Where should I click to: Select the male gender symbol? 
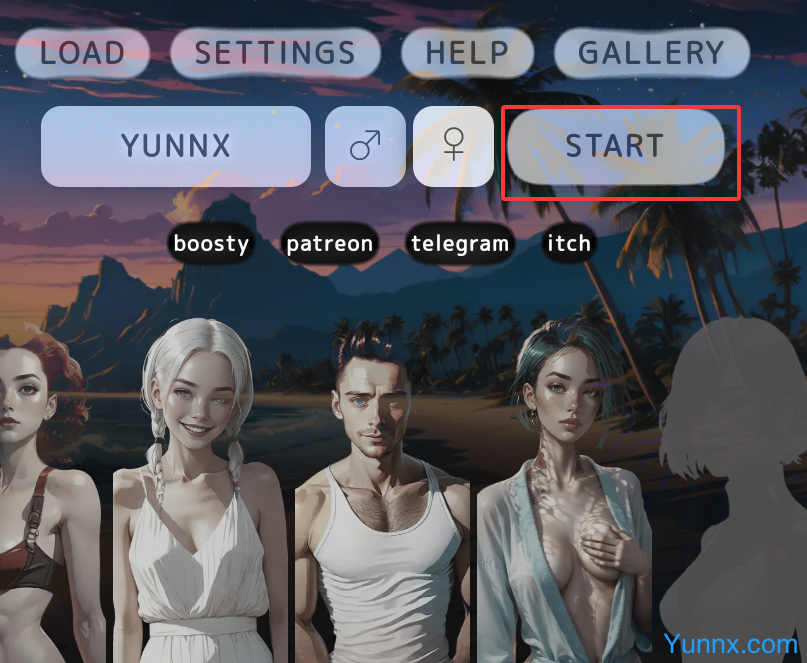pyautogui.click(x=365, y=146)
